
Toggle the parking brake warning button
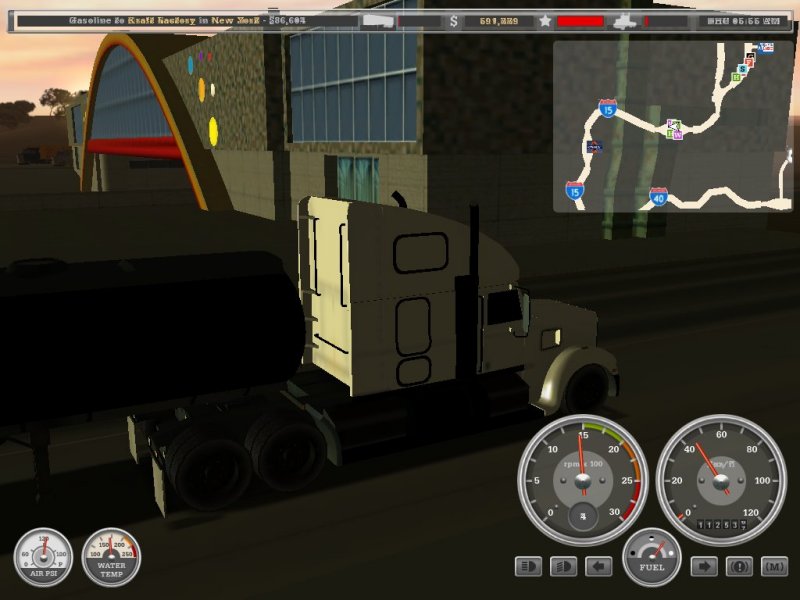coord(739,567)
